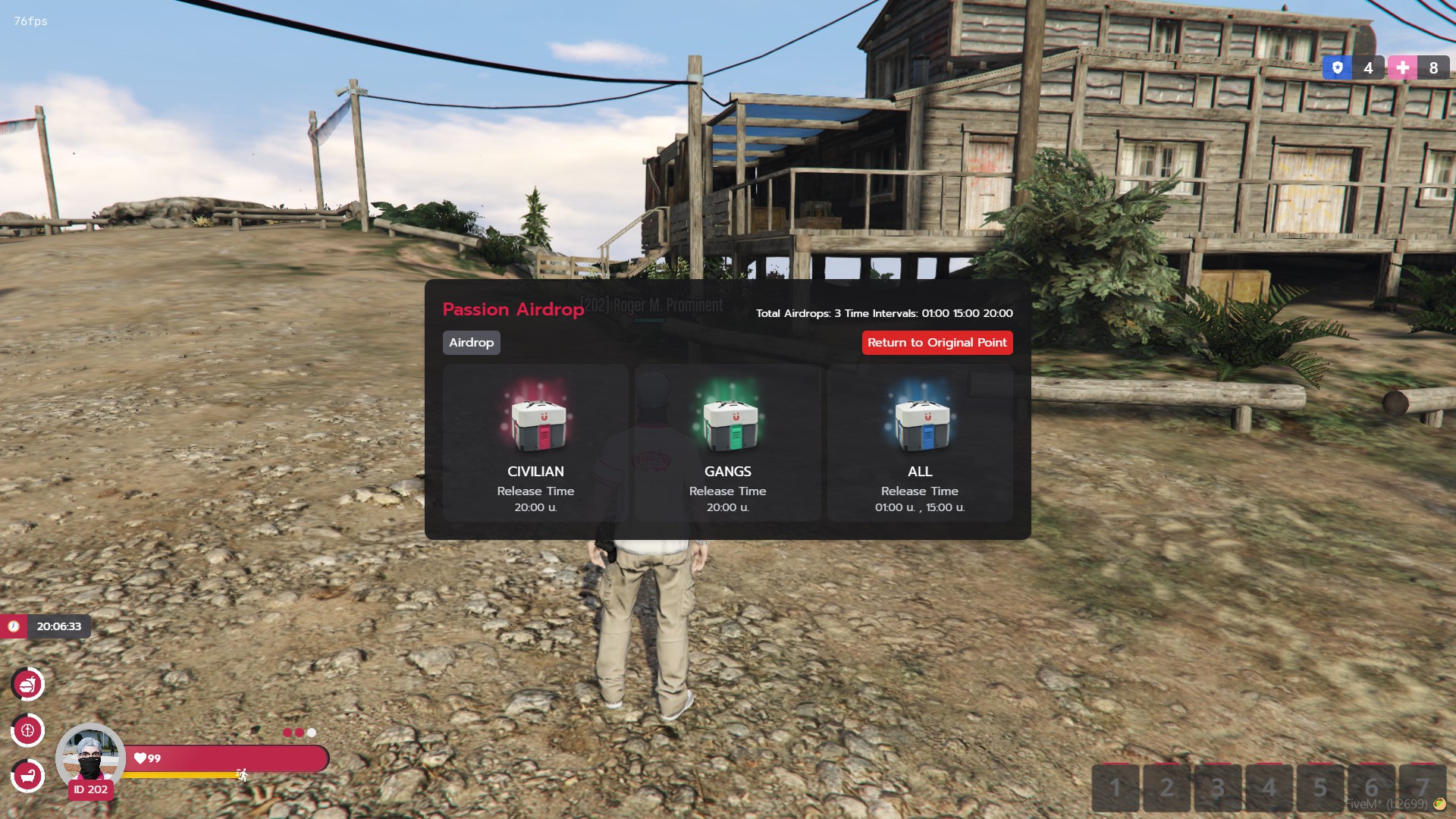Select the GANGS airdrop crate
The image size is (1456, 819).
[x=727, y=443]
